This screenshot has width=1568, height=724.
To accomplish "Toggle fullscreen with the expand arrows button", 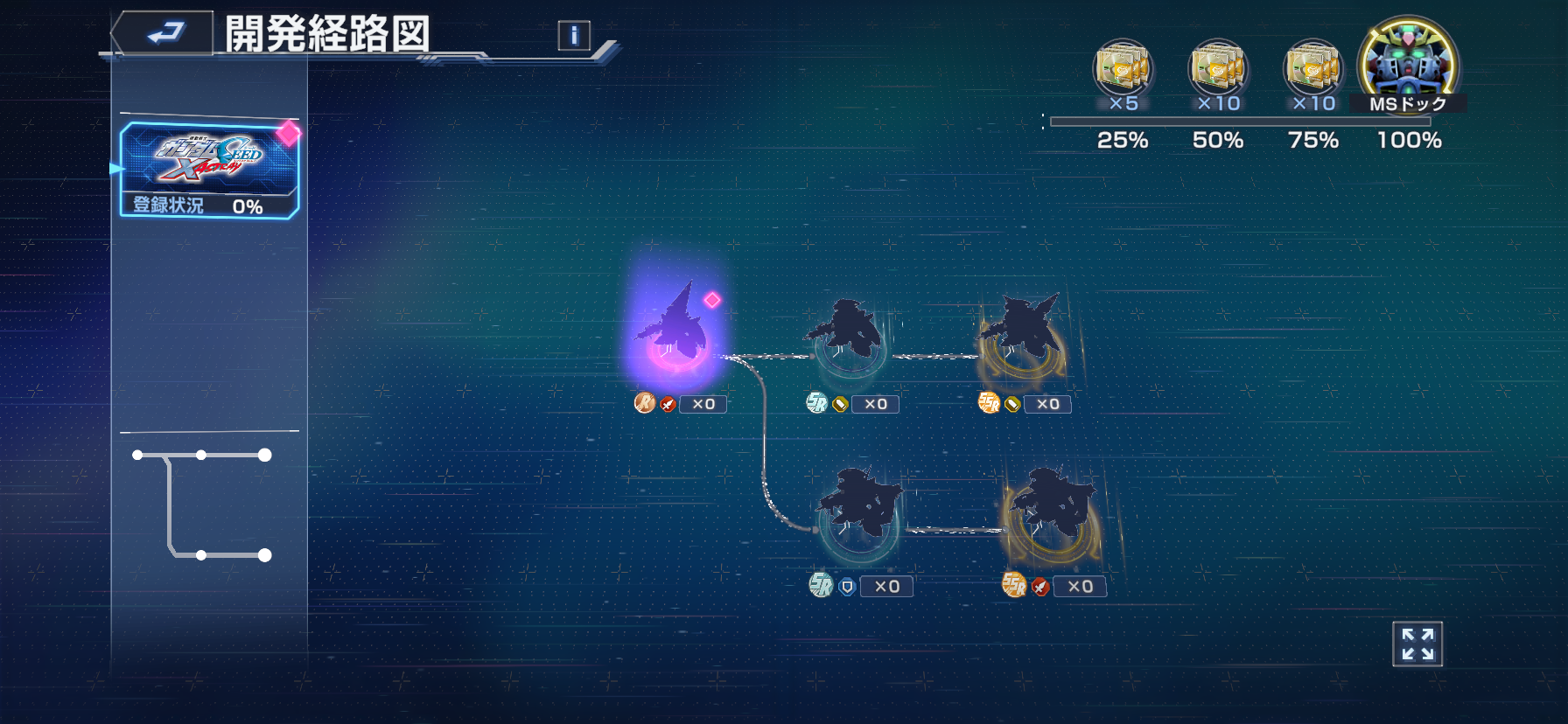I will tap(1417, 644).
